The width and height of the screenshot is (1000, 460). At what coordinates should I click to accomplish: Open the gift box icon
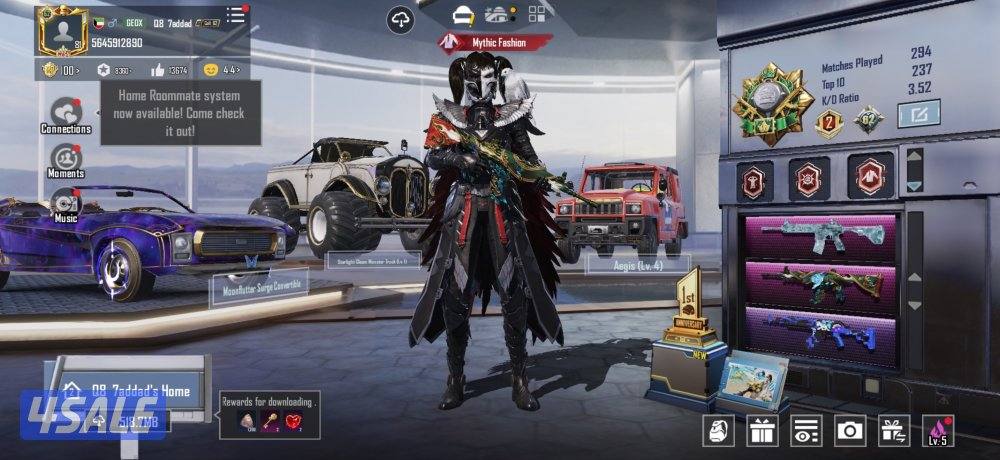click(x=762, y=430)
